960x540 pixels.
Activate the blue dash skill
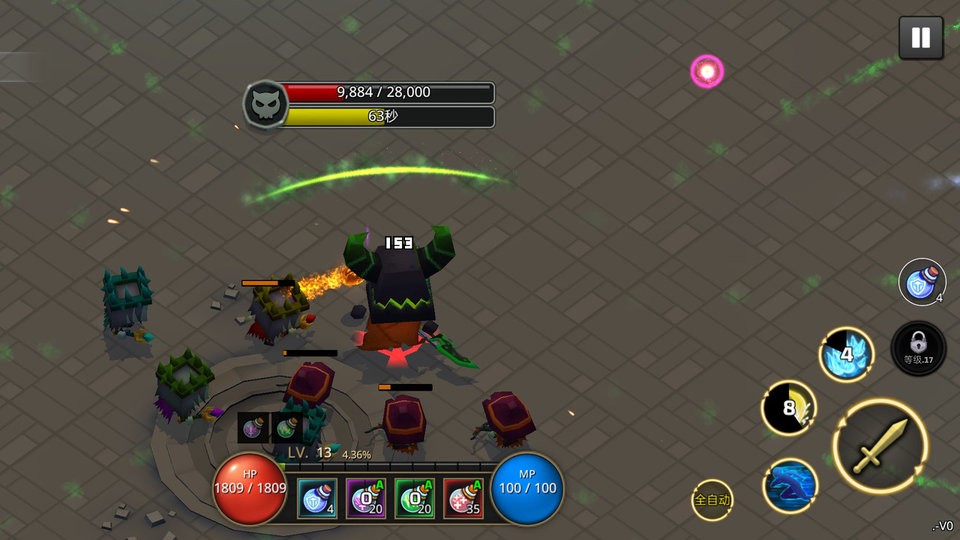tap(791, 486)
